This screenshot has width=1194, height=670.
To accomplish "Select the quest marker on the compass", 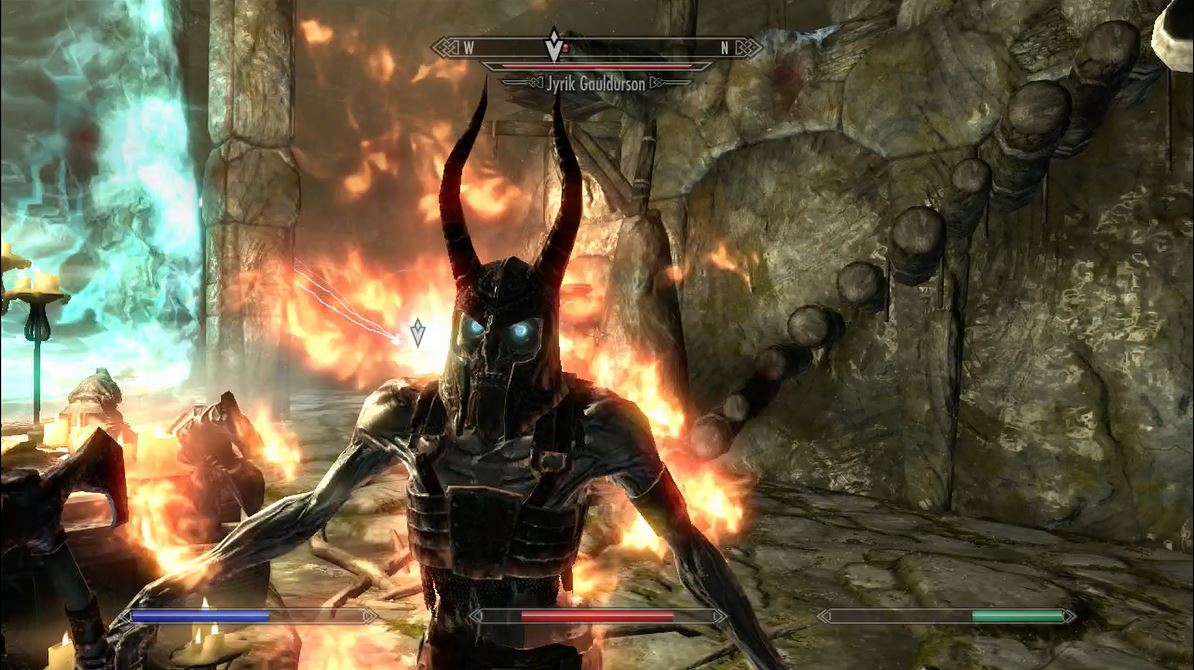I will coord(553,46).
